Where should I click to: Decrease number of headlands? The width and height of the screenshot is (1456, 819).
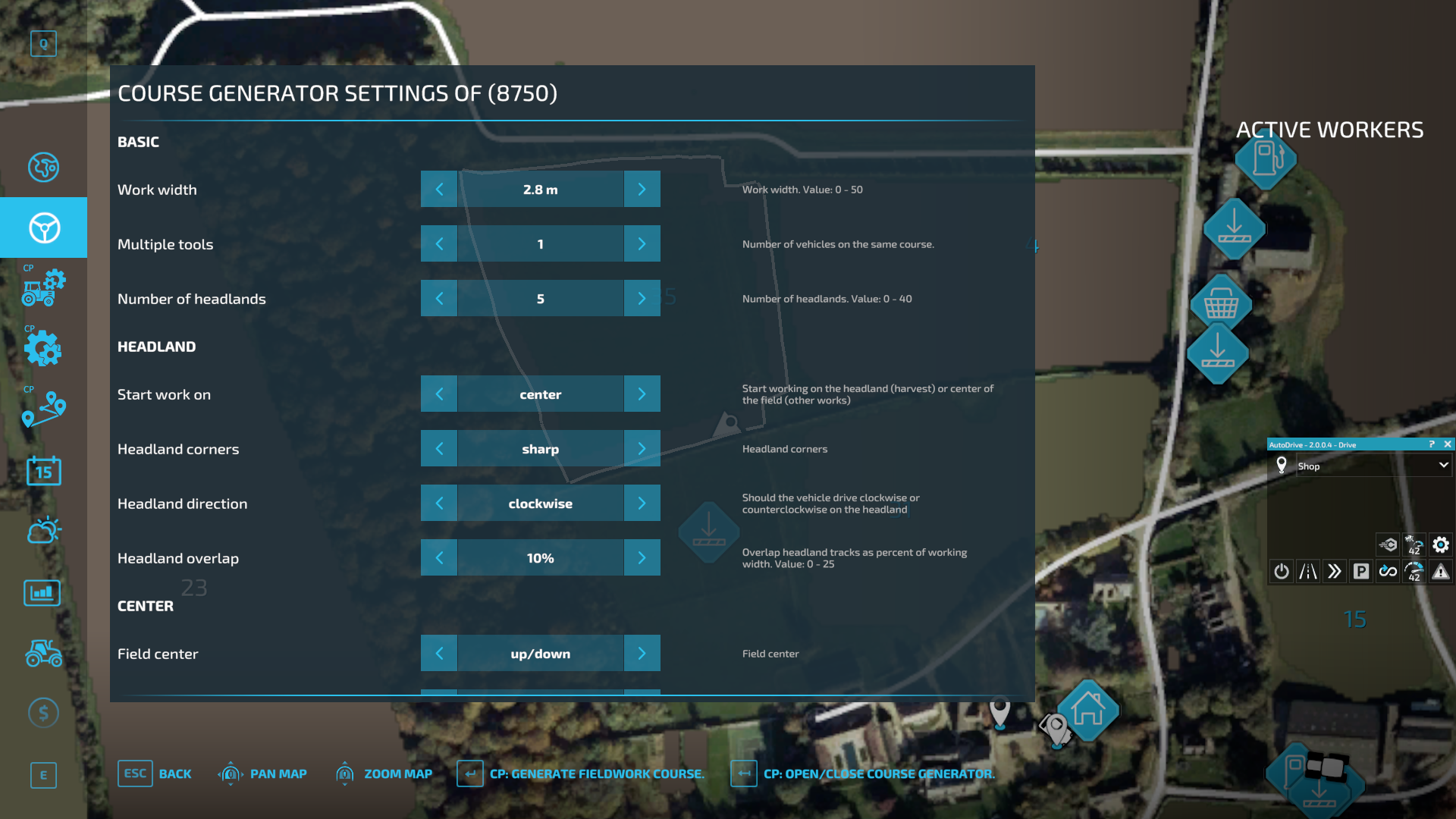coord(439,298)
